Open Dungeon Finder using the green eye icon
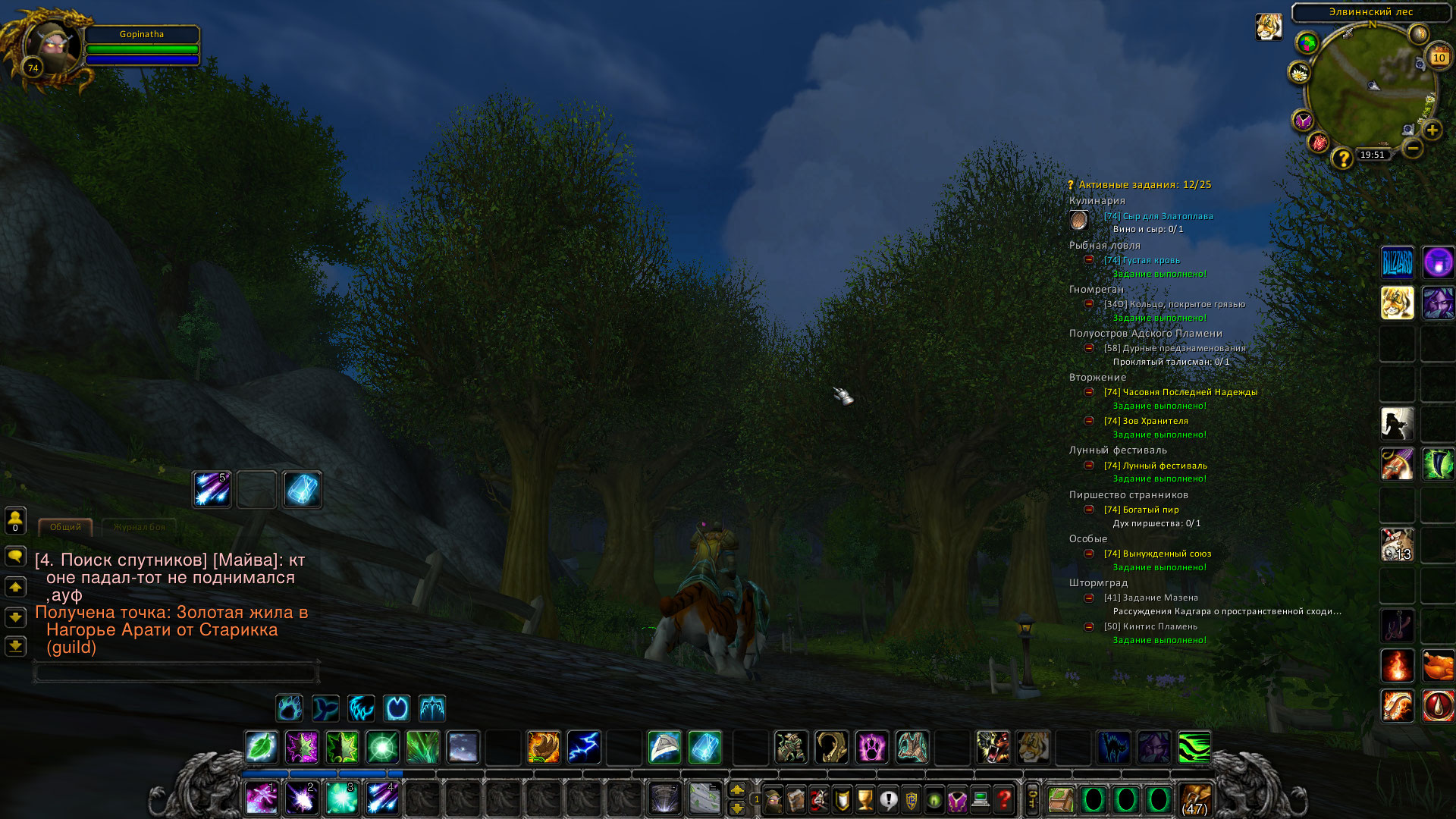Viewport: 1456px width, 819px height. [932, 800]
